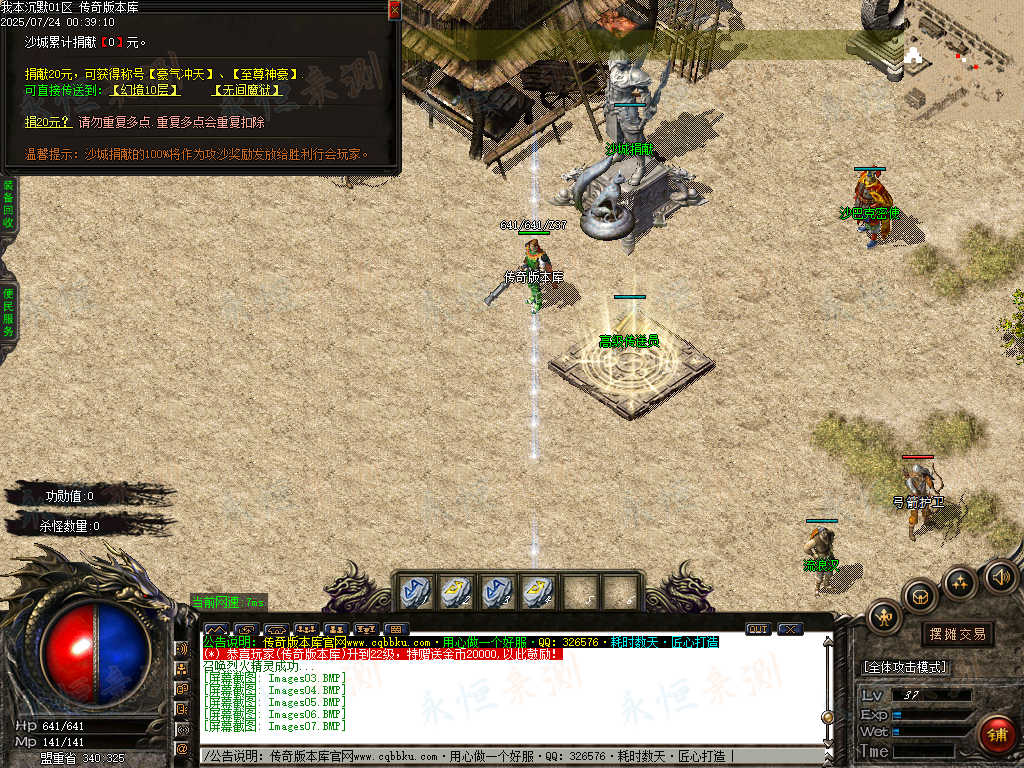Screen dimensions: 1024x768
Task: Use the item in hotbar slot 1
Action: [x=416, y=591]
